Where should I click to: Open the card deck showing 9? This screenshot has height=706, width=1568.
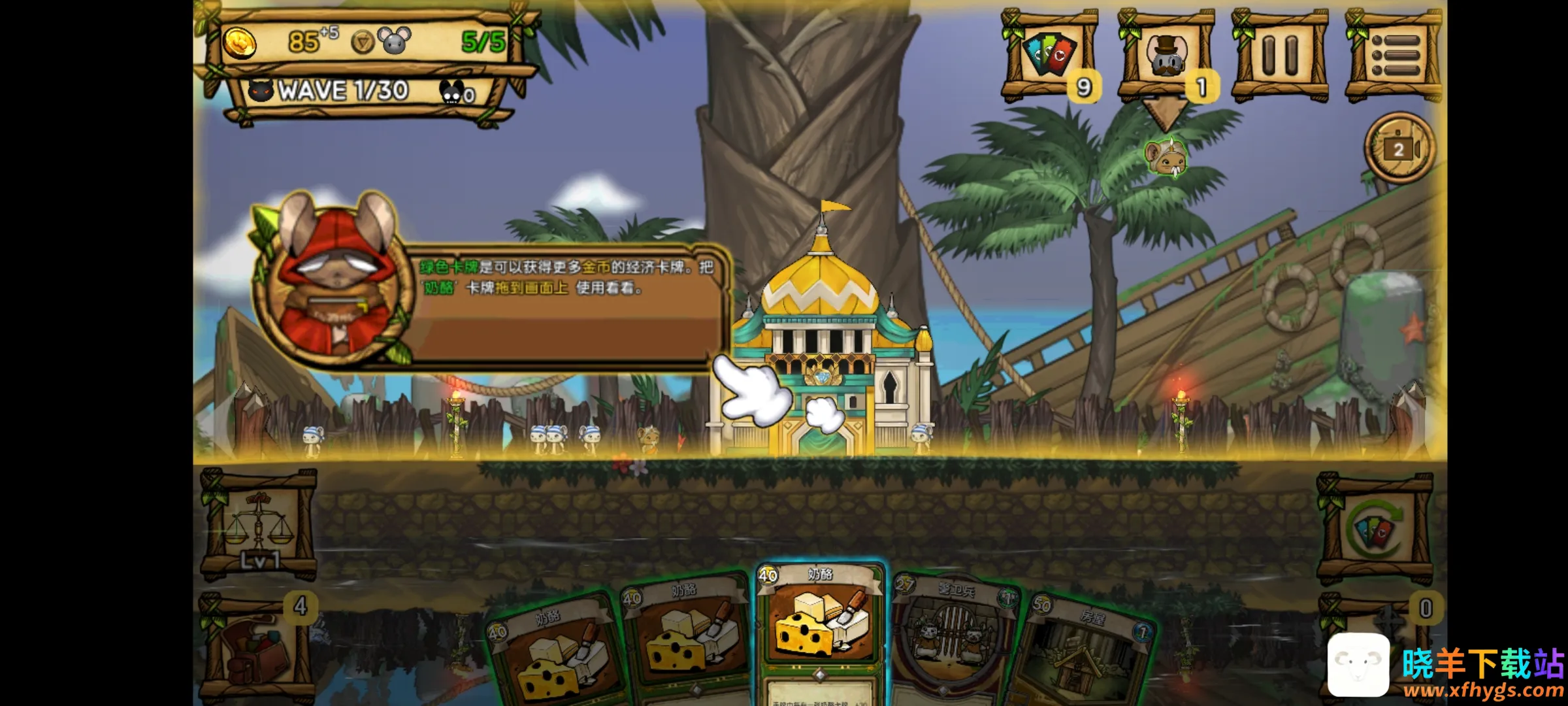(x=1050, y=55)
